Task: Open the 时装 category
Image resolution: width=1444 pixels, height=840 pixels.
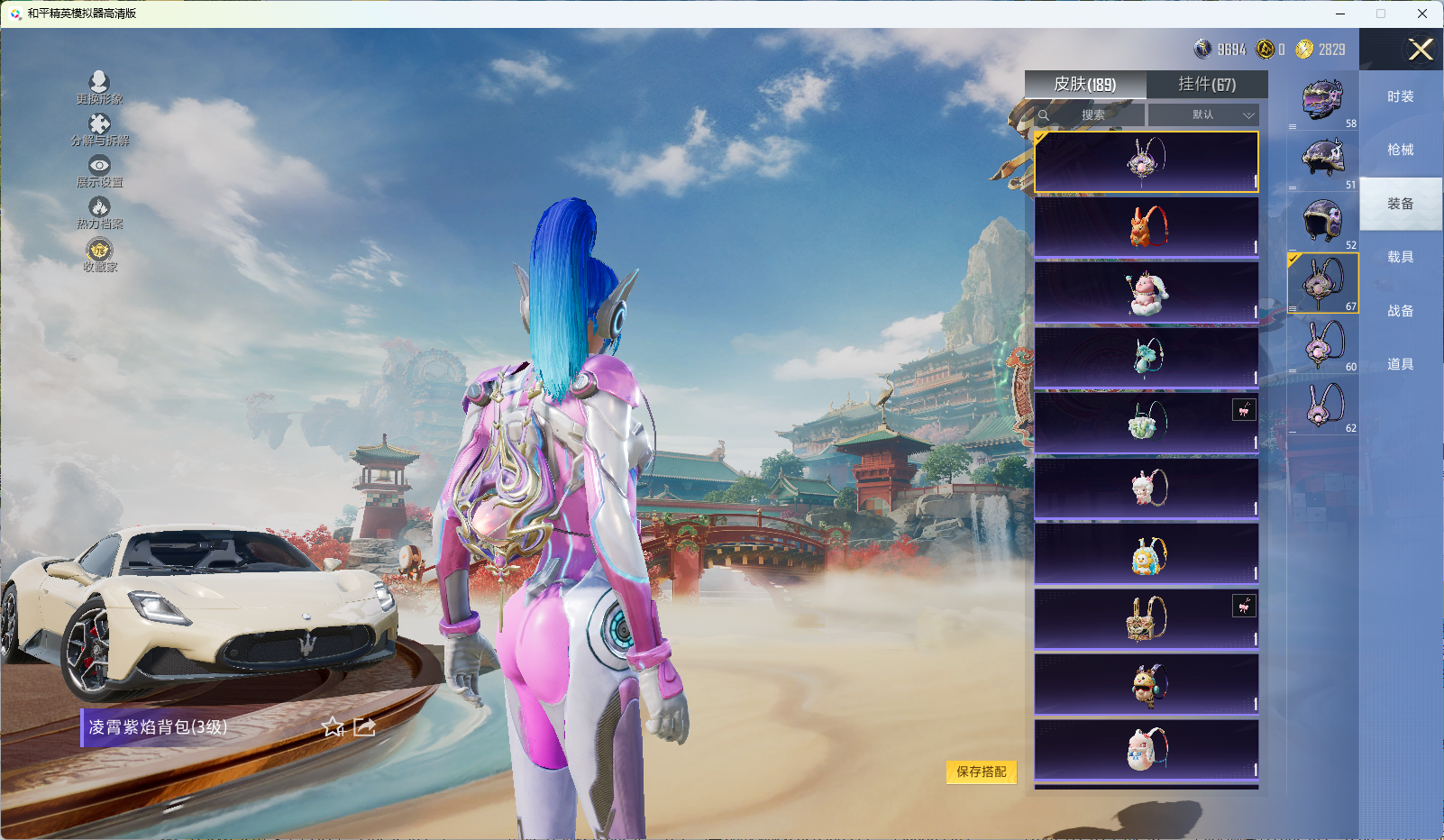Action: 1401,96
